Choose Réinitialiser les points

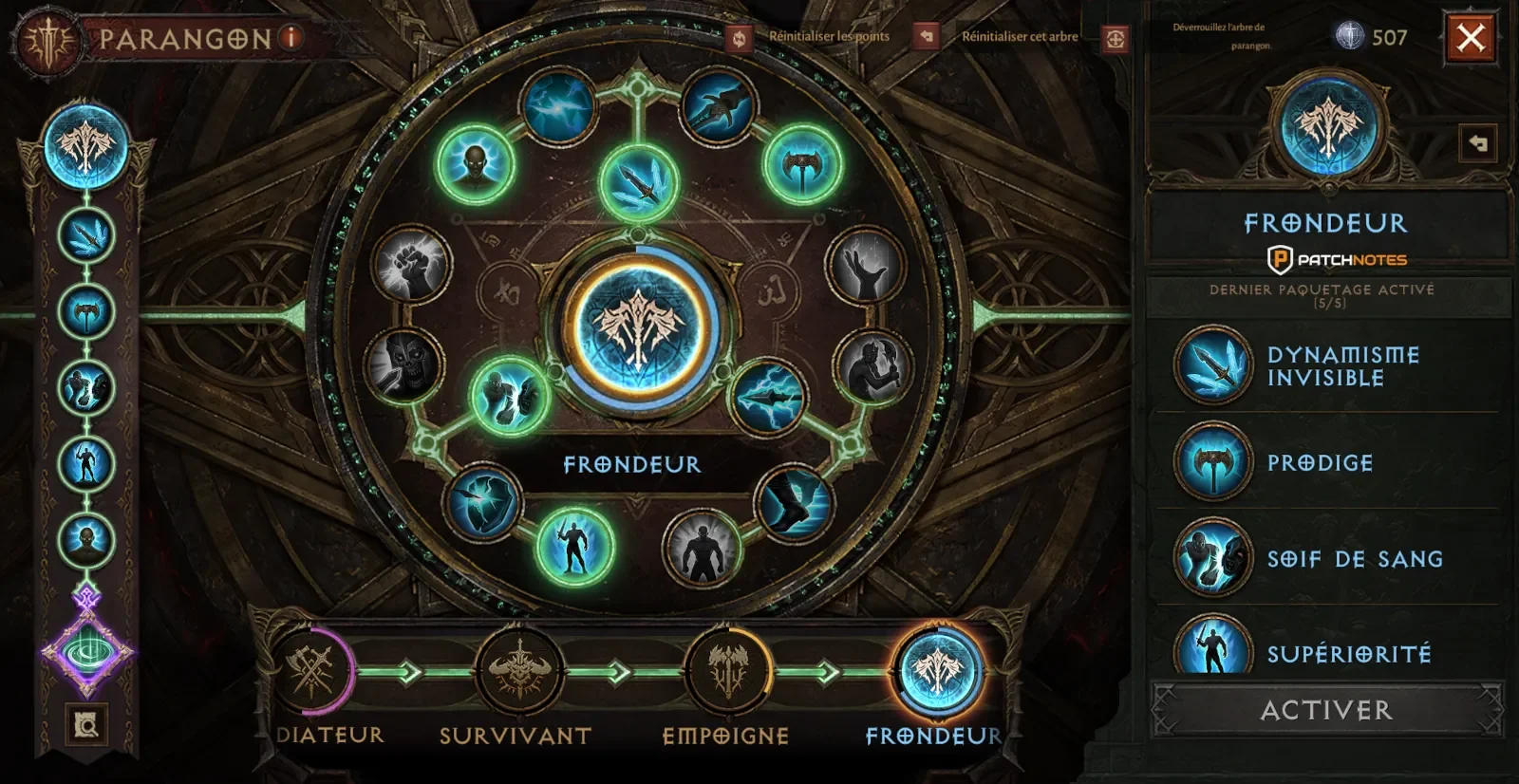[739, 37]
